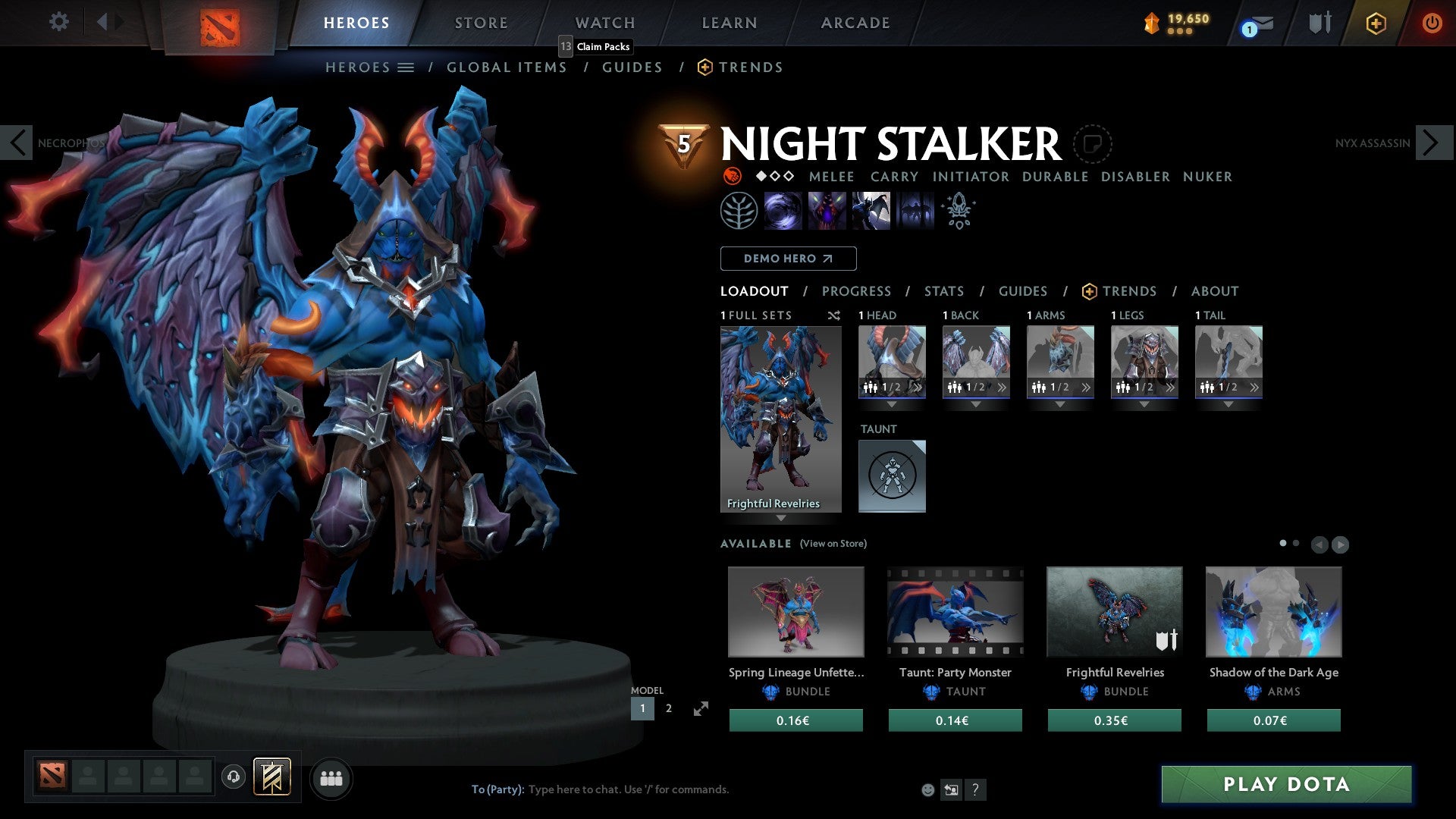This screenshot has width=1456, height=819.
Task: Open the Progress tab
Action: (856, 291)
